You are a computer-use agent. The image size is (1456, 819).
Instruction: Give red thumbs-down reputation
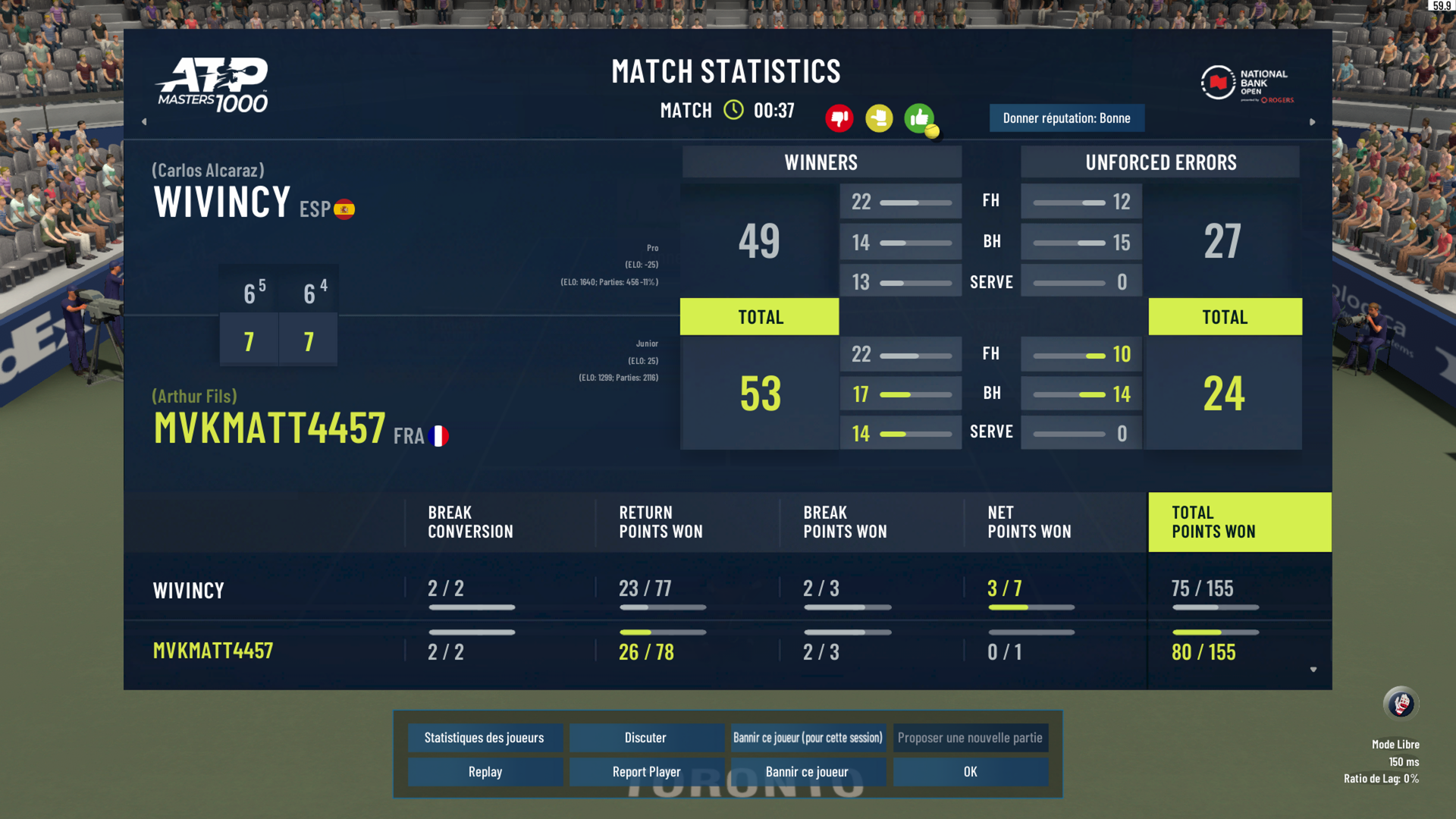pyautogui.click(x=839, y=118)
